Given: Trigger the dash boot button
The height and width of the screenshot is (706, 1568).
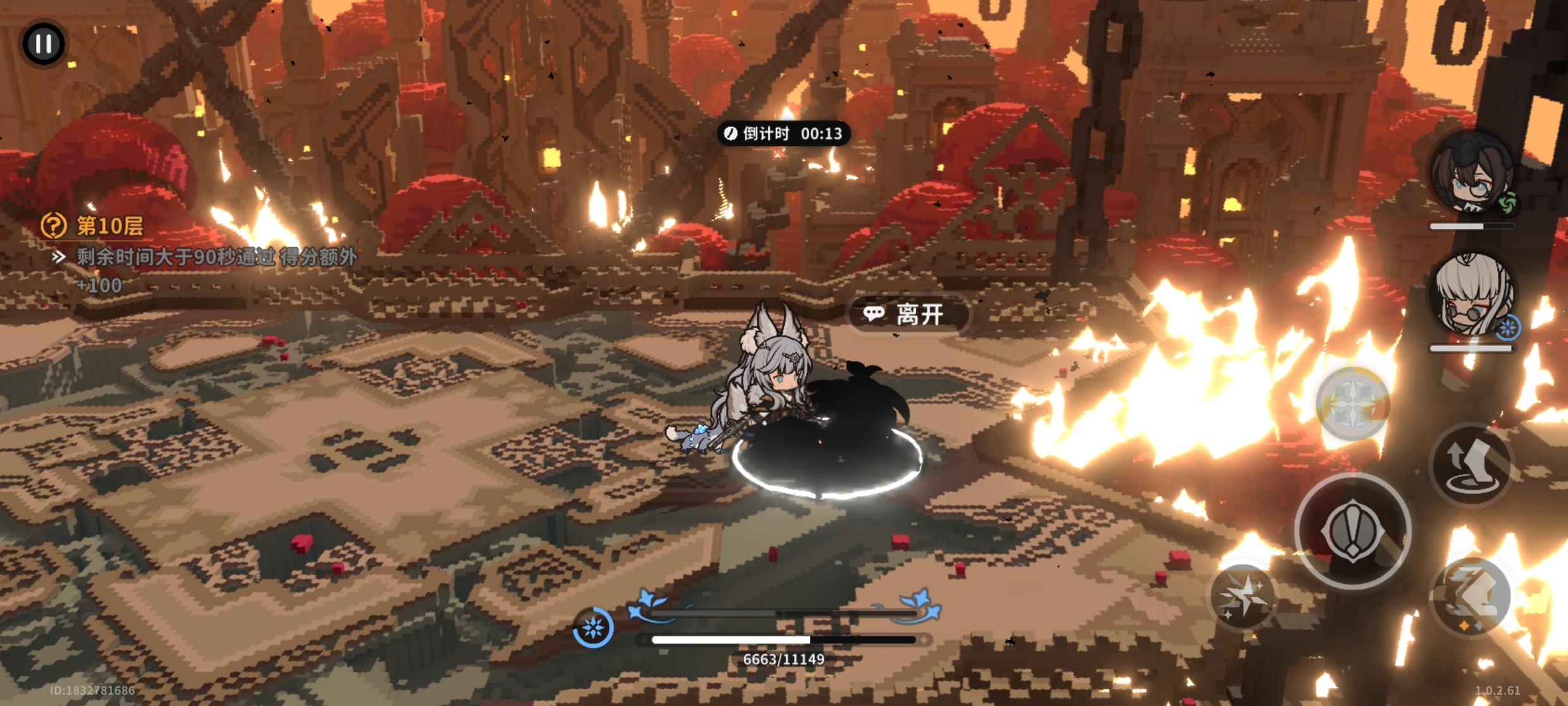Looking at the screenshot, I should click(1471, 595).
